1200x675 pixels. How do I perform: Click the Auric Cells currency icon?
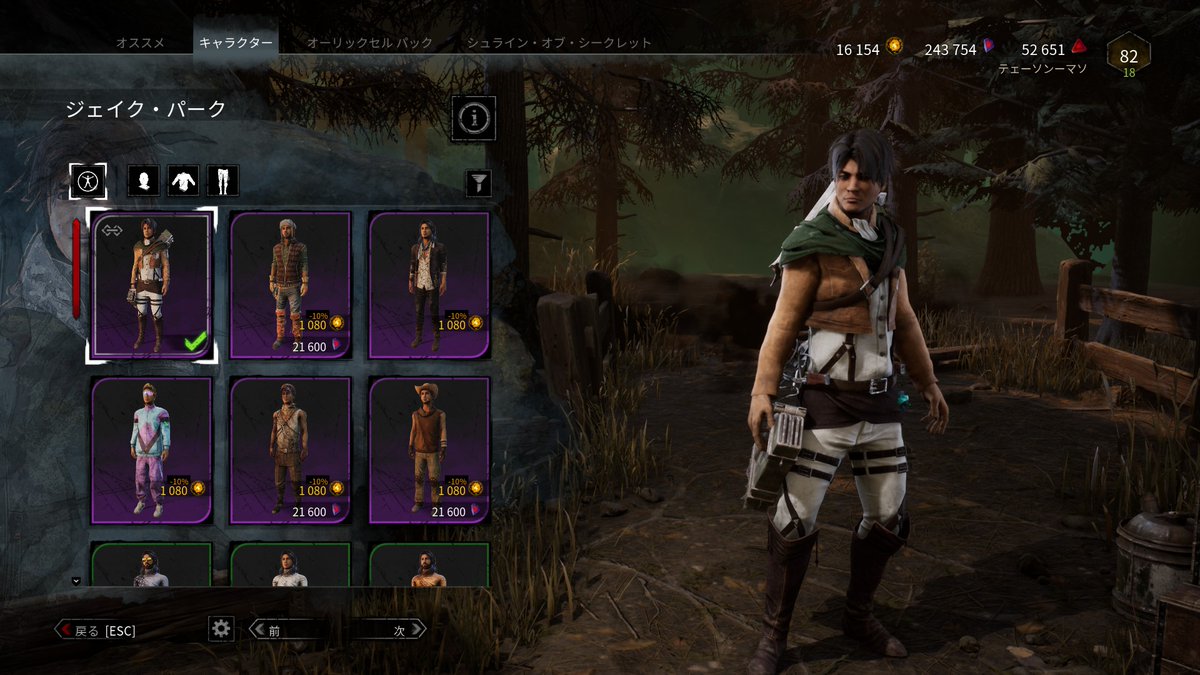(x=894, y=48)
